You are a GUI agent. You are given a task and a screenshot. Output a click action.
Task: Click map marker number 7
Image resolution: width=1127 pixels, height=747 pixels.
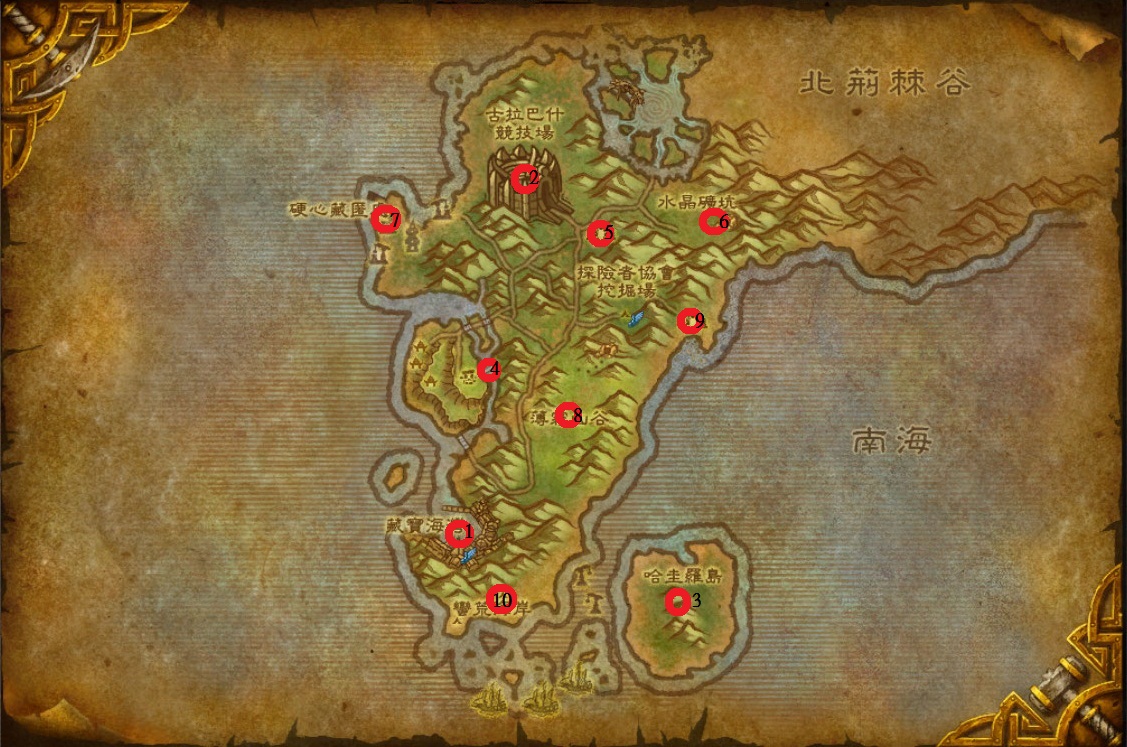click(x=383, y=219)
